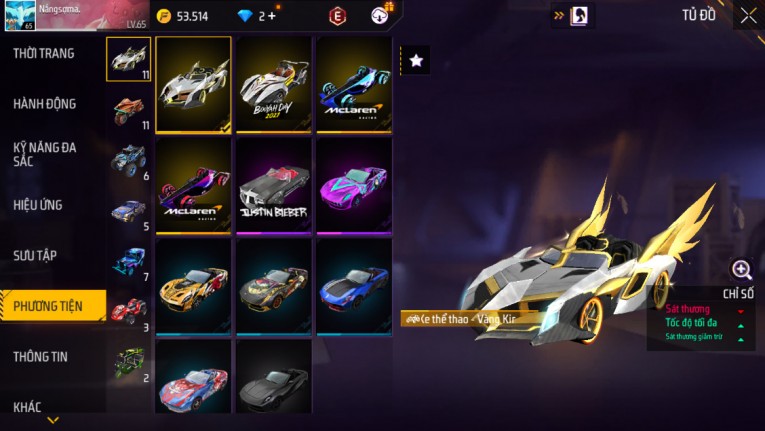The width and height of the screenshot is (765, 431).
Task: Switch to the Sưu Tập tab
Action: 35,255
